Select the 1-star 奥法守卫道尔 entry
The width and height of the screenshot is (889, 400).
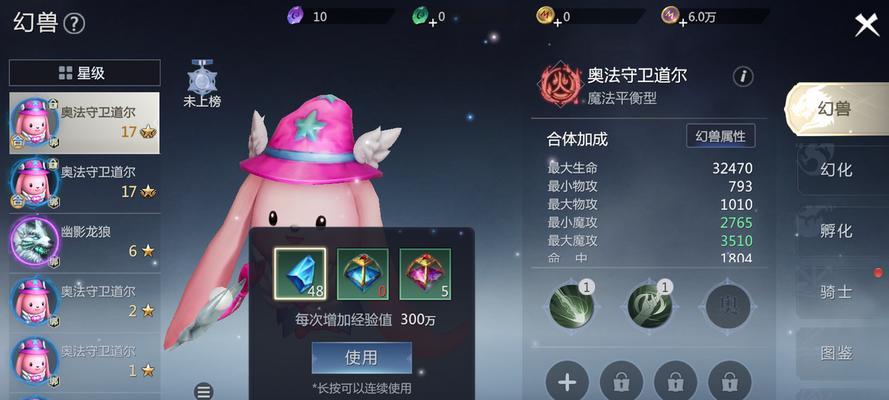[84, 361]
